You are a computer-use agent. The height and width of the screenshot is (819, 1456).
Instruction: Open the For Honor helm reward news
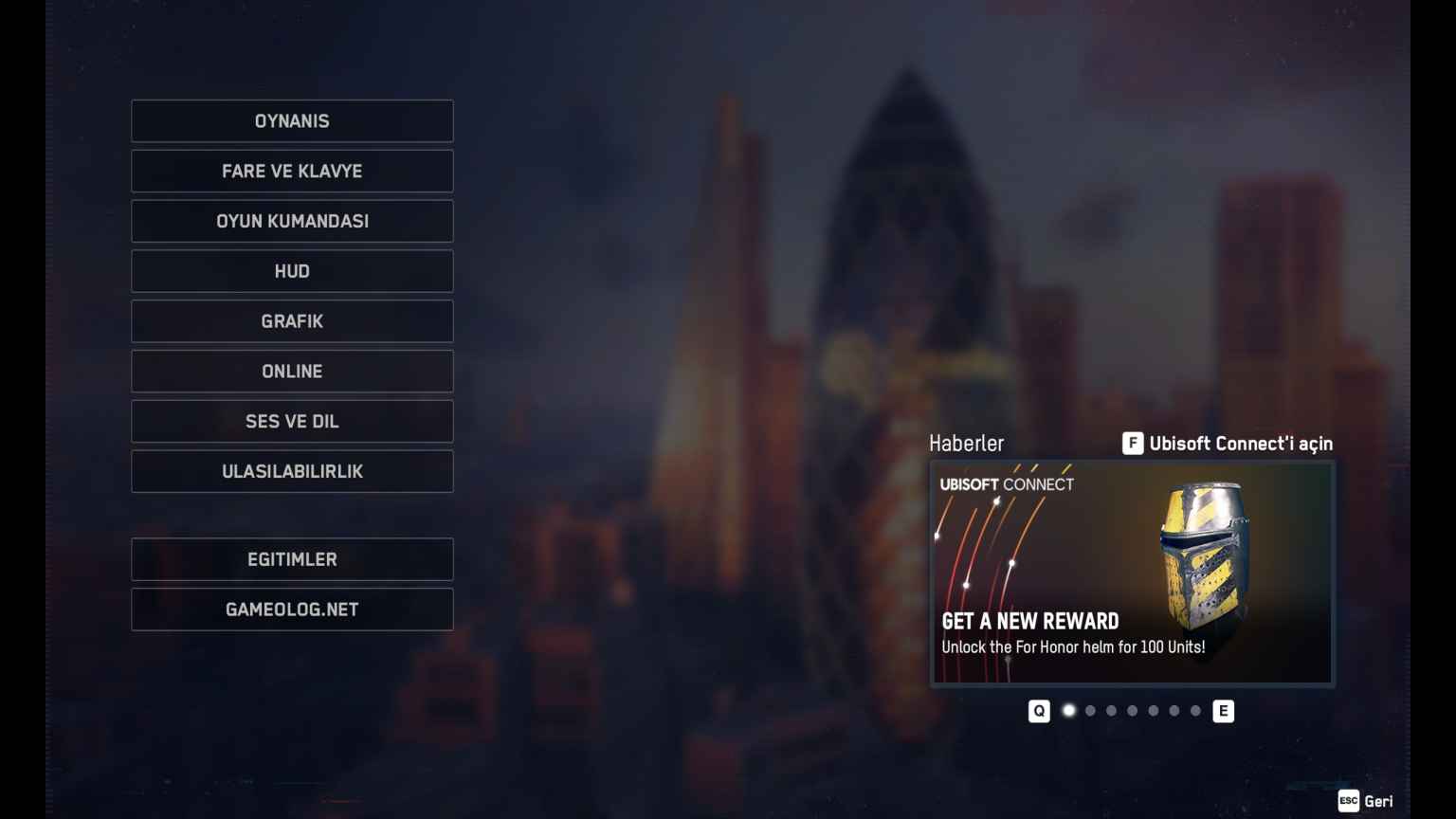(1132, 573)
